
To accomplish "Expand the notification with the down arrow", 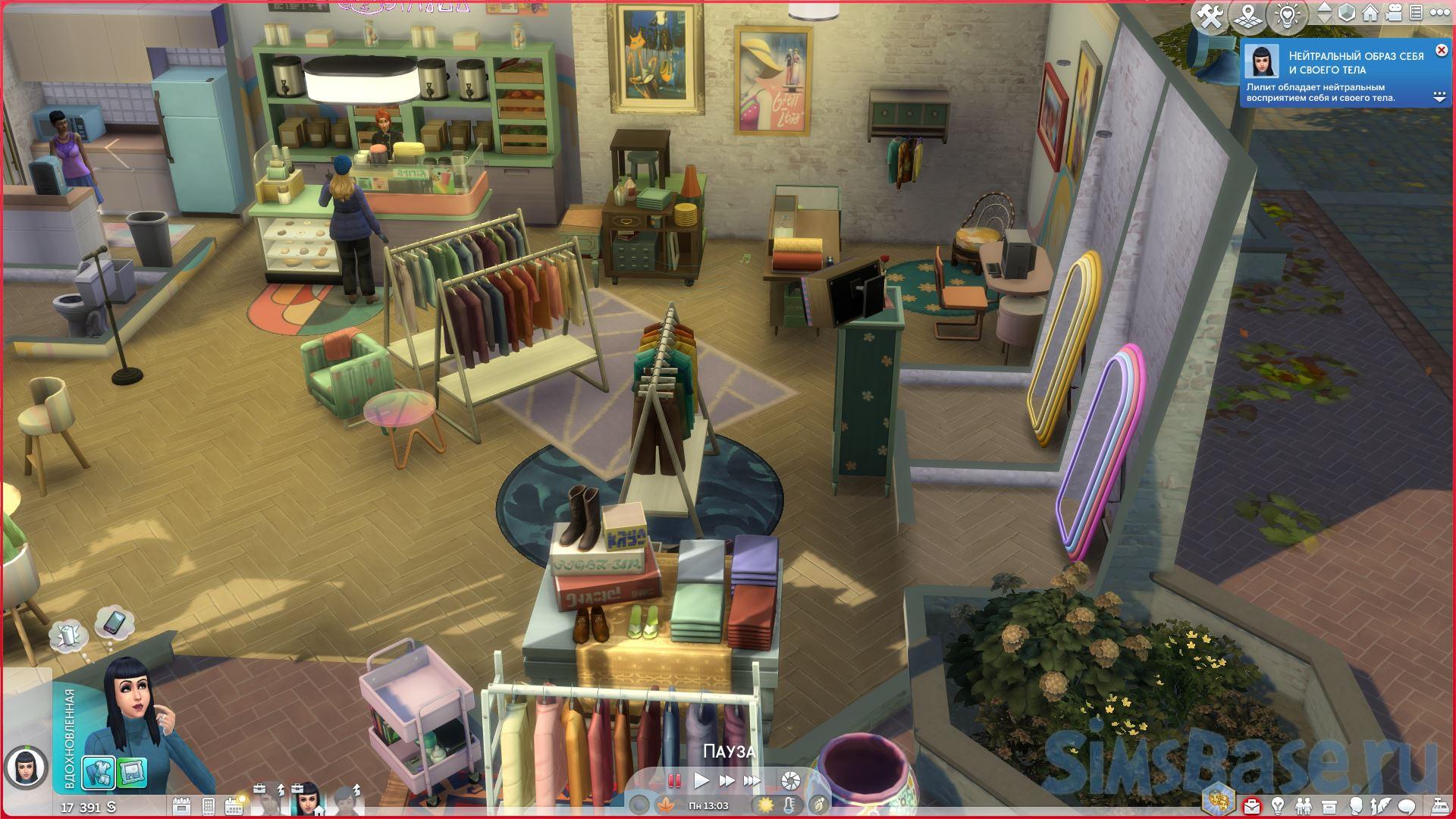I will coord(1439,97).
